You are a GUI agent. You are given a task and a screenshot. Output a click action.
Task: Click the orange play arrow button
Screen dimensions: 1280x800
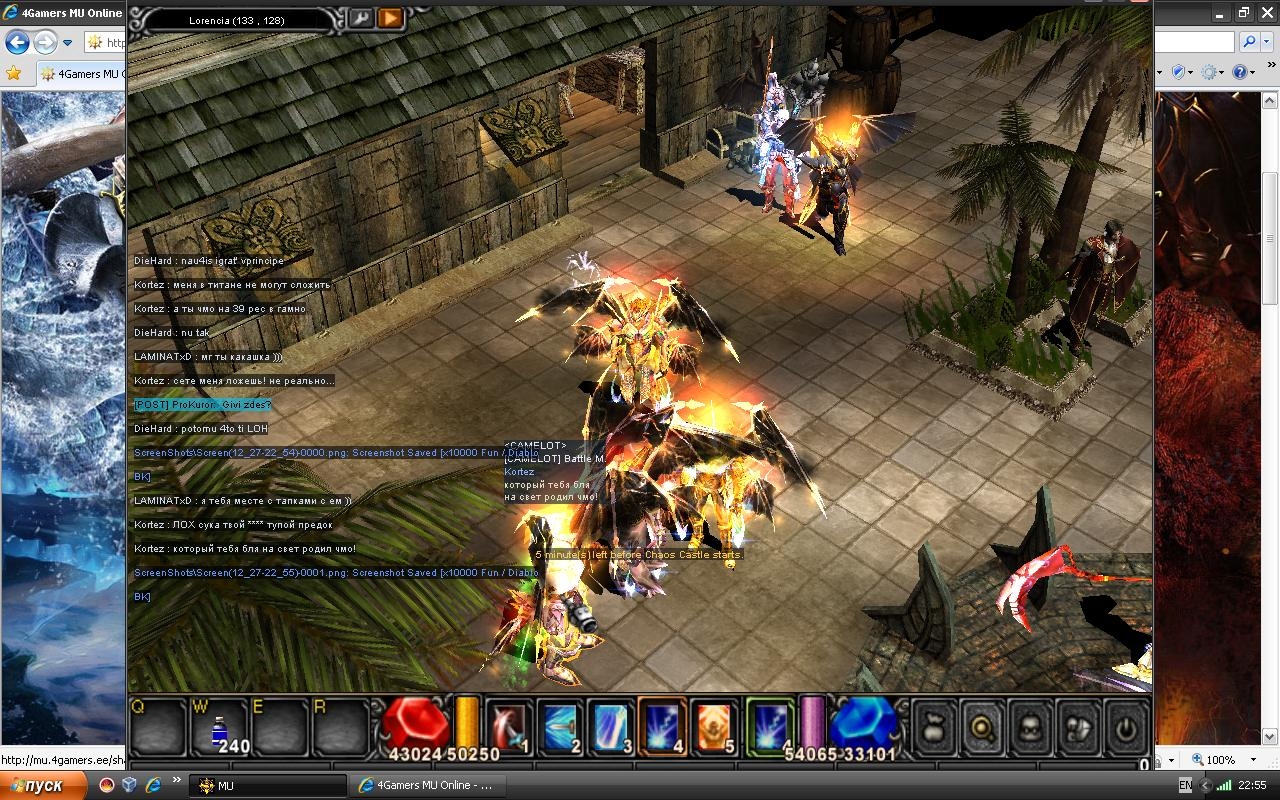[x=390, y=18]
